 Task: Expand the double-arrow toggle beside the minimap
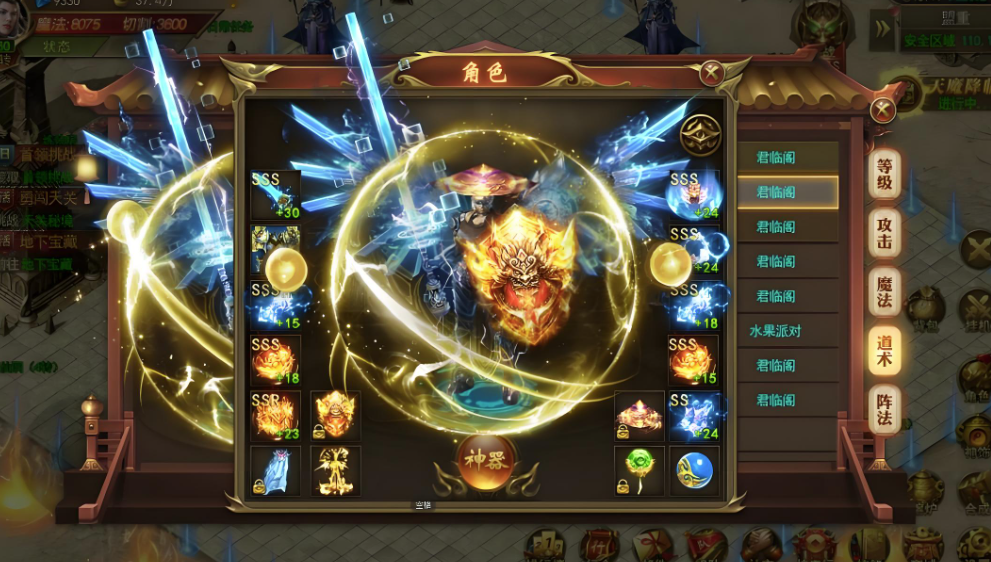(x=881, y=29)
